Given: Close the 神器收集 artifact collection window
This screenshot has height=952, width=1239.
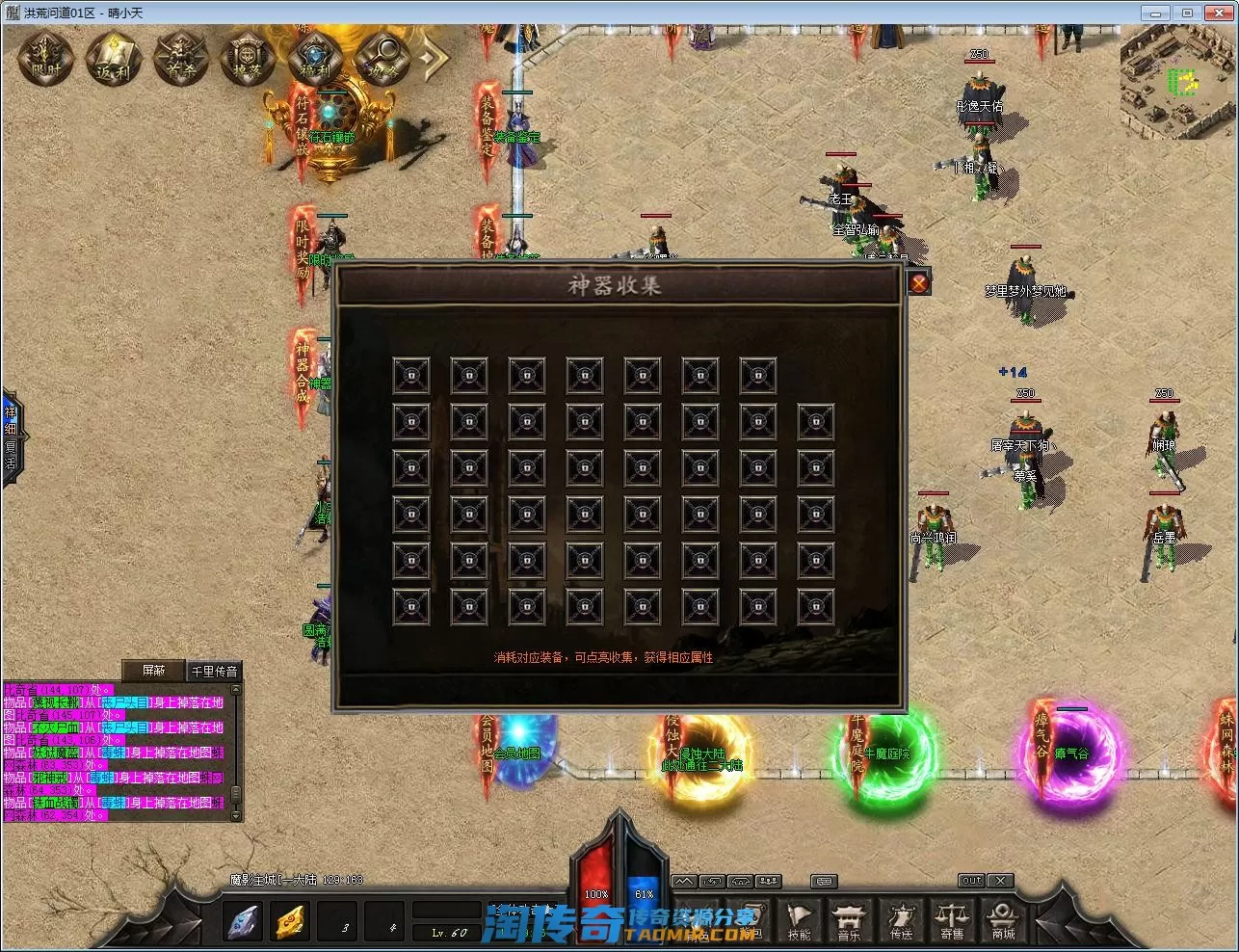Looking at the screenshot, I should [x=919, y=282].
